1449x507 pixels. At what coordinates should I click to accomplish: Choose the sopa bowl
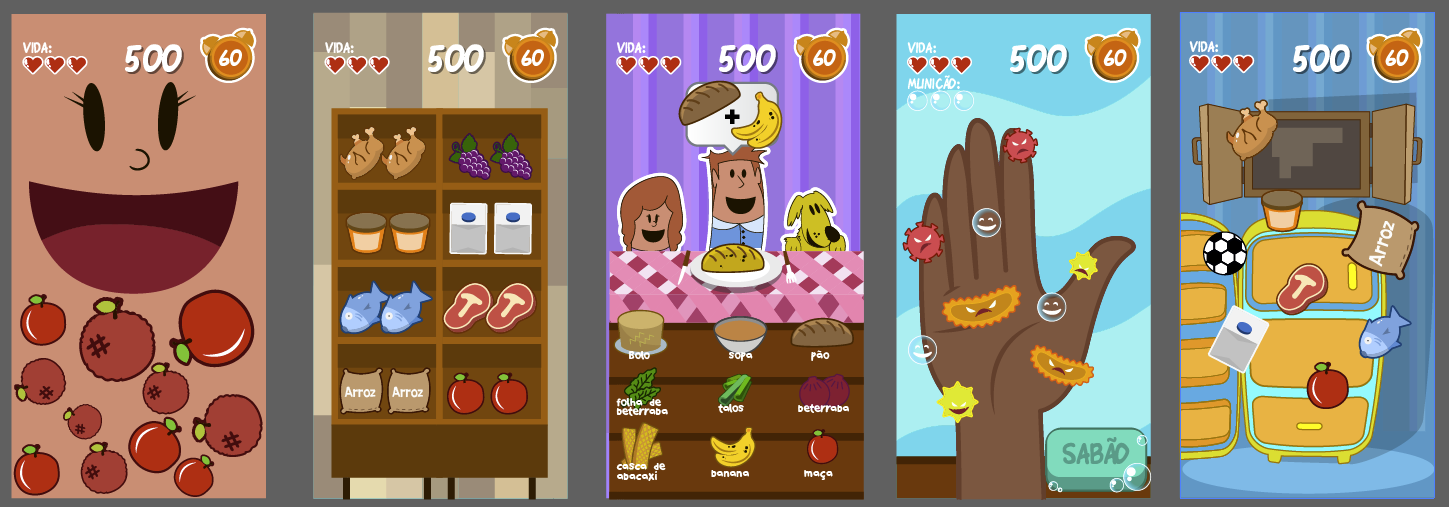pyautogui.click(x=740, y=333)
